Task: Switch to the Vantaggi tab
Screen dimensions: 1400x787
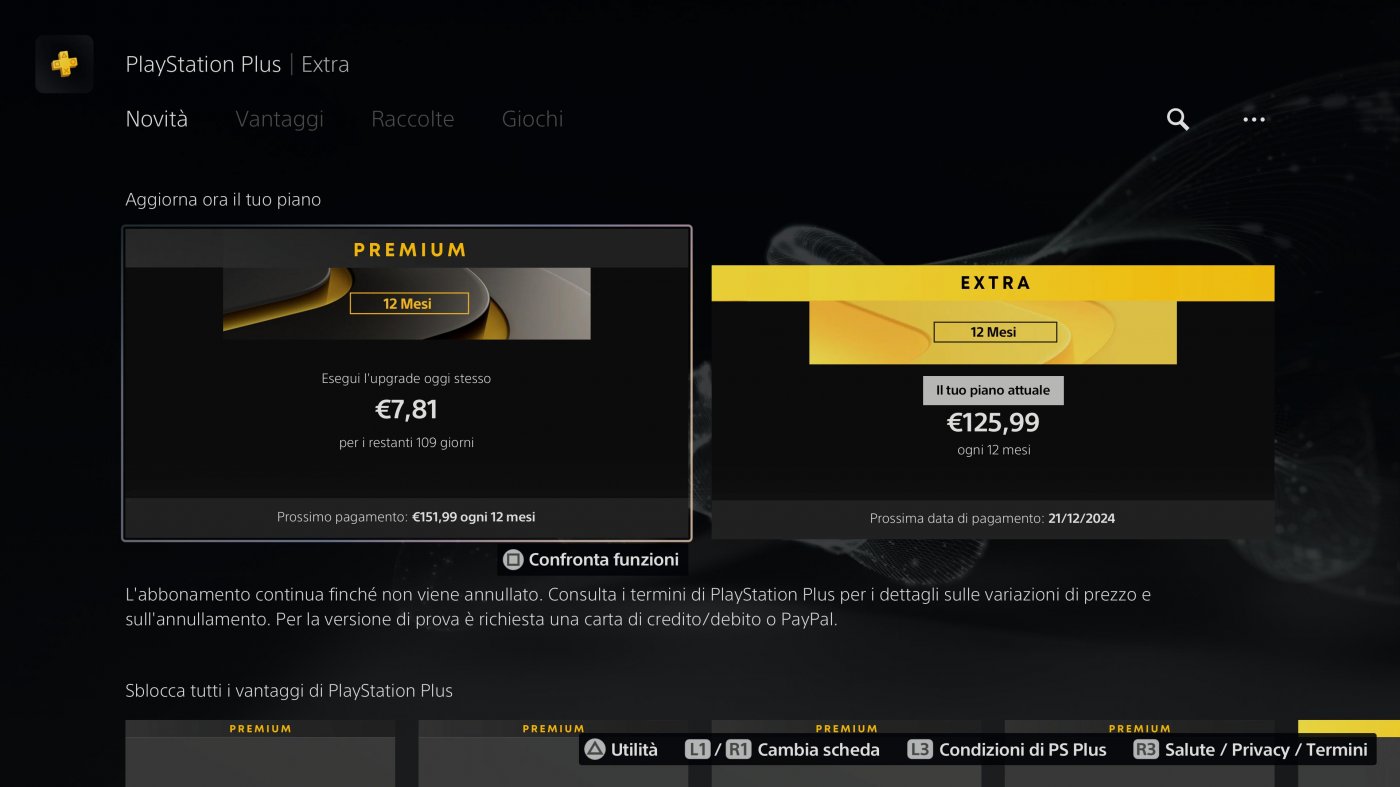Action: (x=279, y=118)
